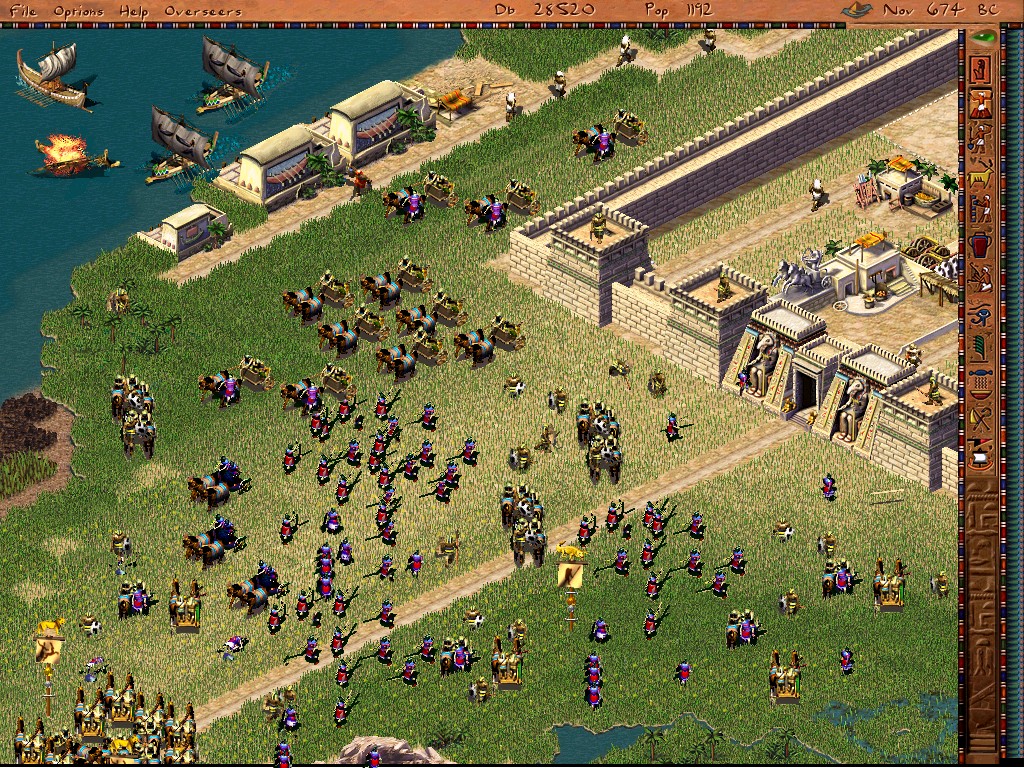Open the crook and flail municipal icon
This screenshot has height=768, width=1024.
(x=982, y=418)
